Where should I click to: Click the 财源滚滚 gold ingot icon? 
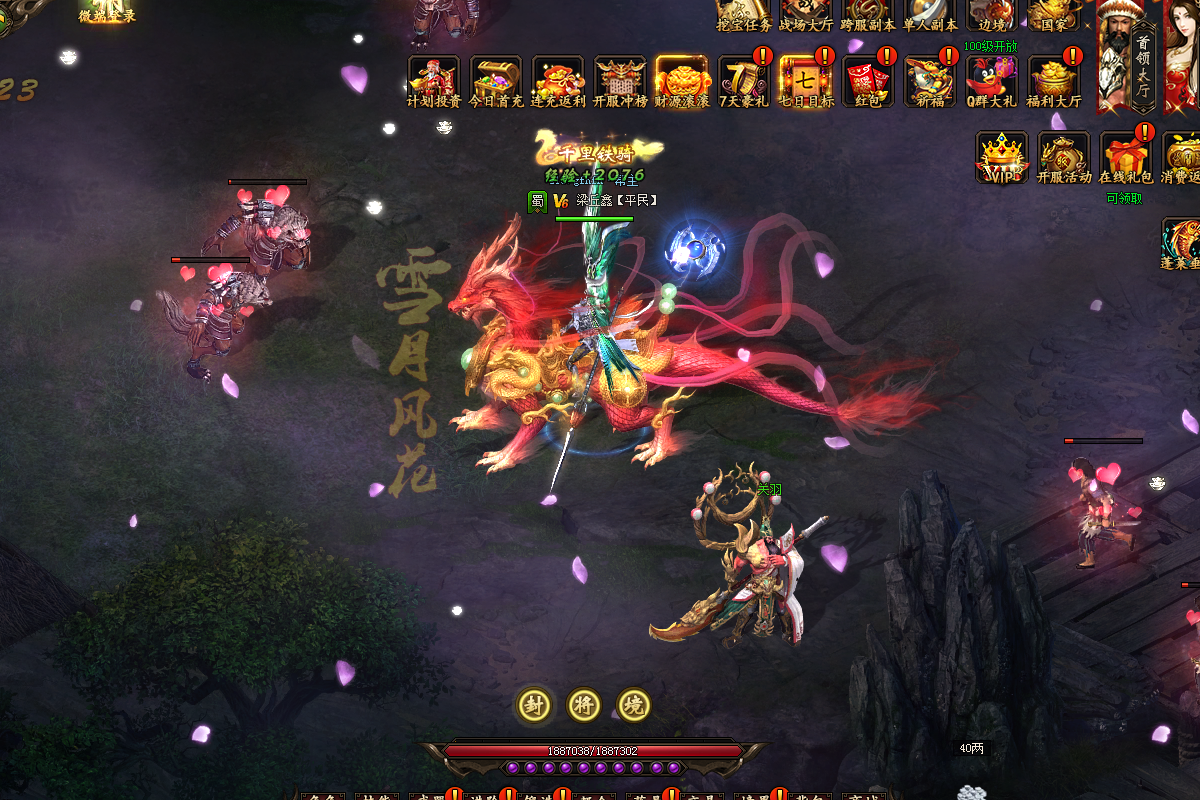pos(682,80)
